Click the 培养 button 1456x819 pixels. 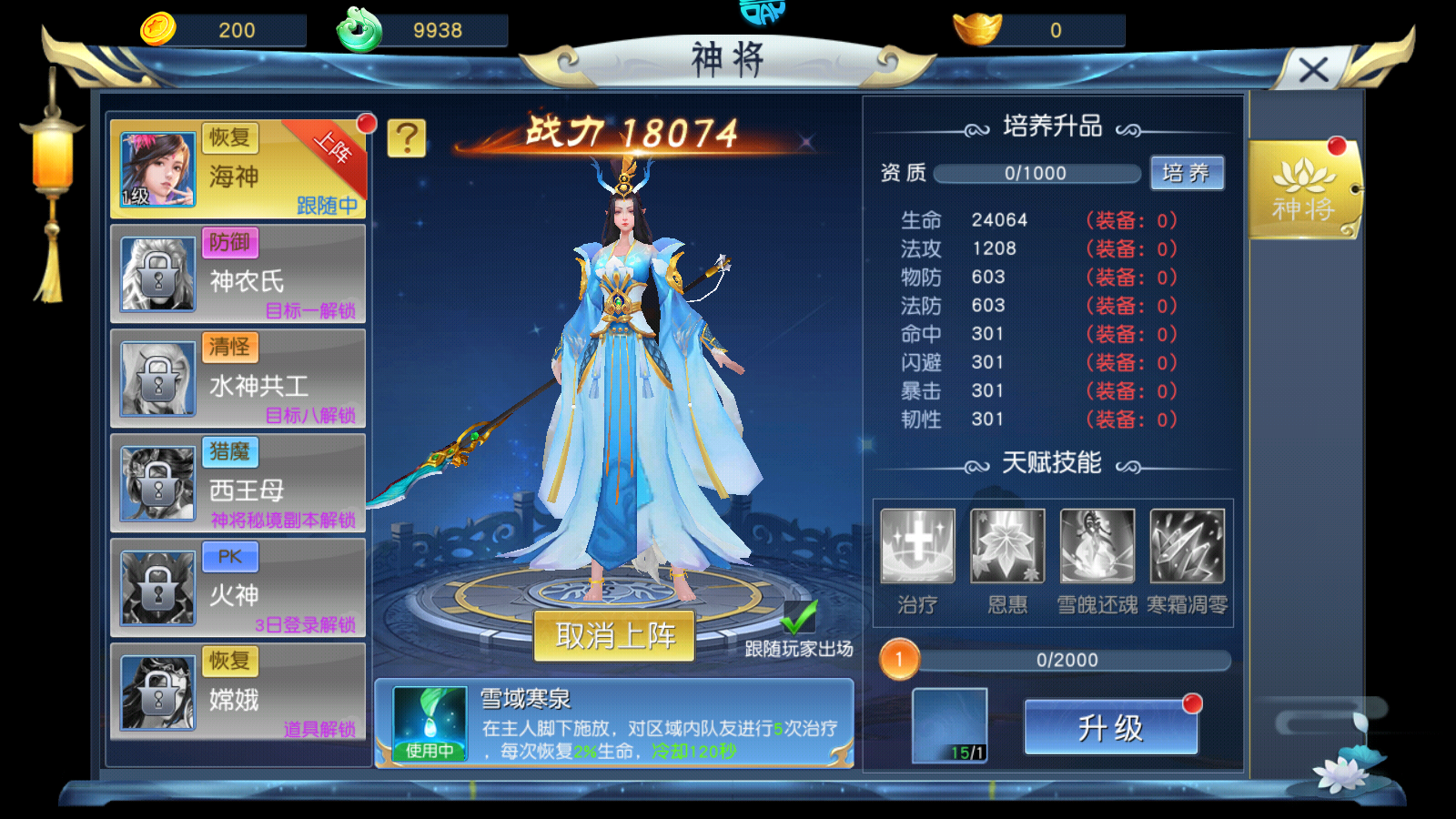click(x=1187, y=173)
